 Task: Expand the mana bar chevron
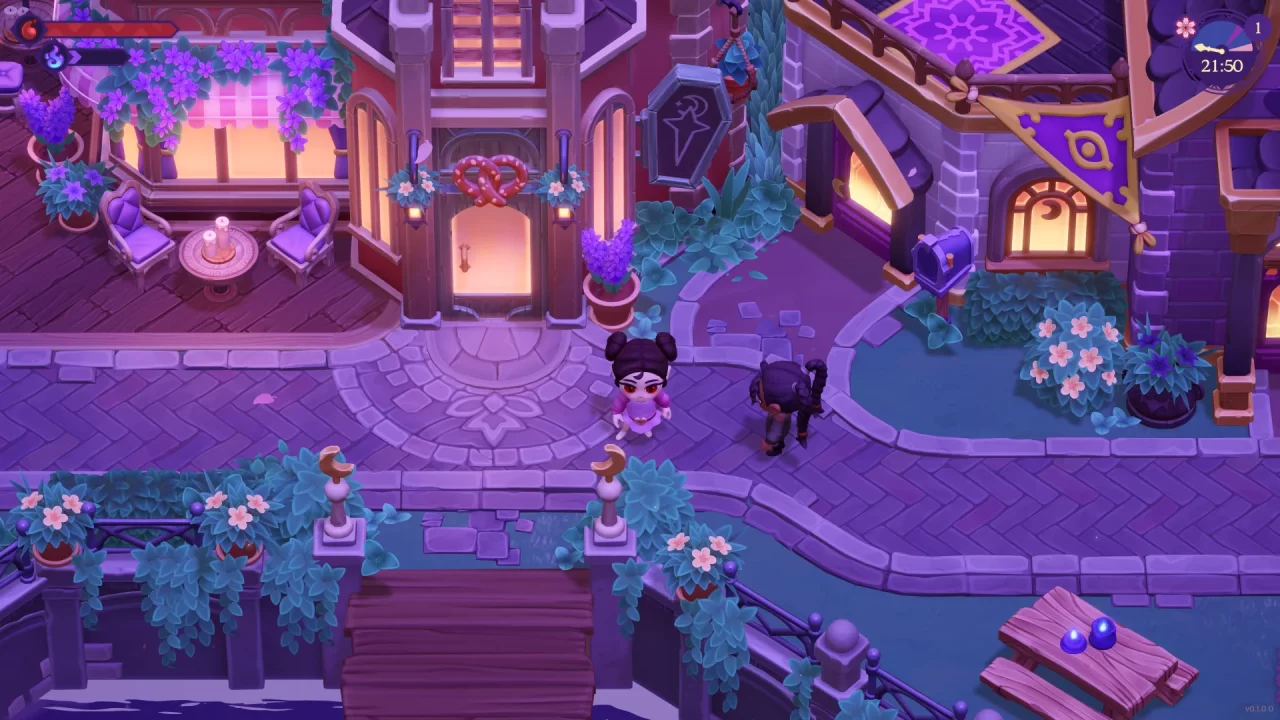click(74, 56)
